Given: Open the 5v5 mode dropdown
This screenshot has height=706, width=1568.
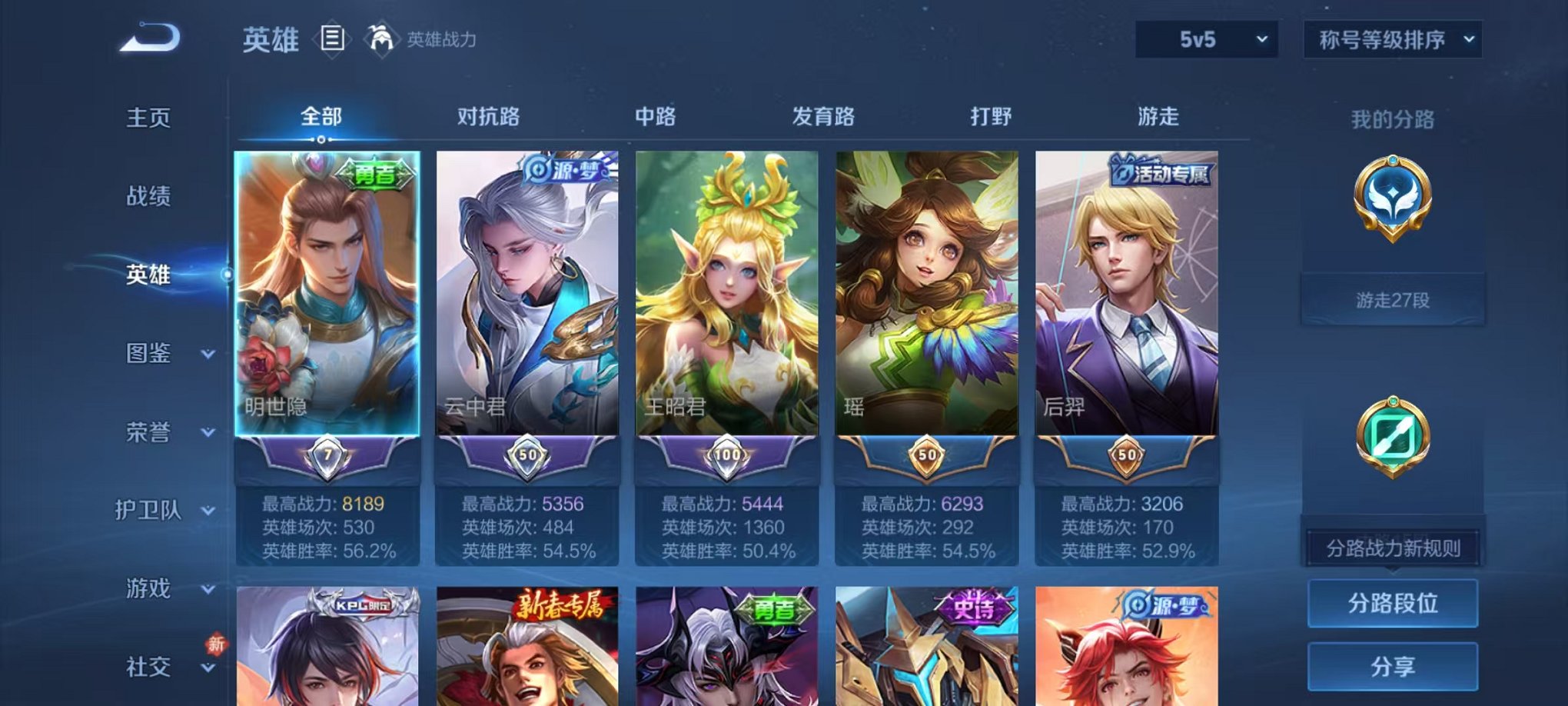Looking at the screenshot, I should tap(1205, 37).
